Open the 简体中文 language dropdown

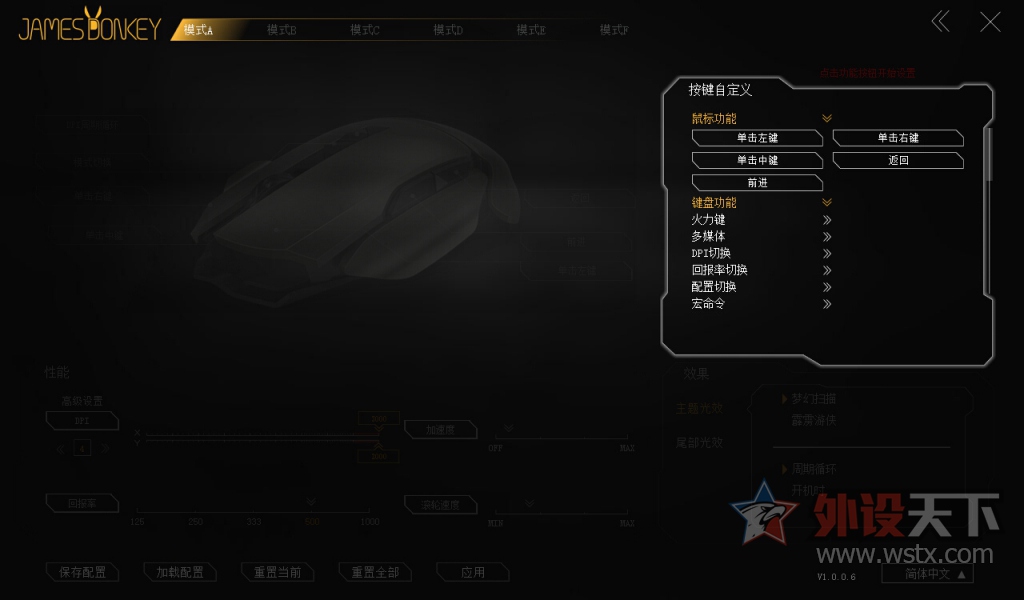(x=927, y=574)
